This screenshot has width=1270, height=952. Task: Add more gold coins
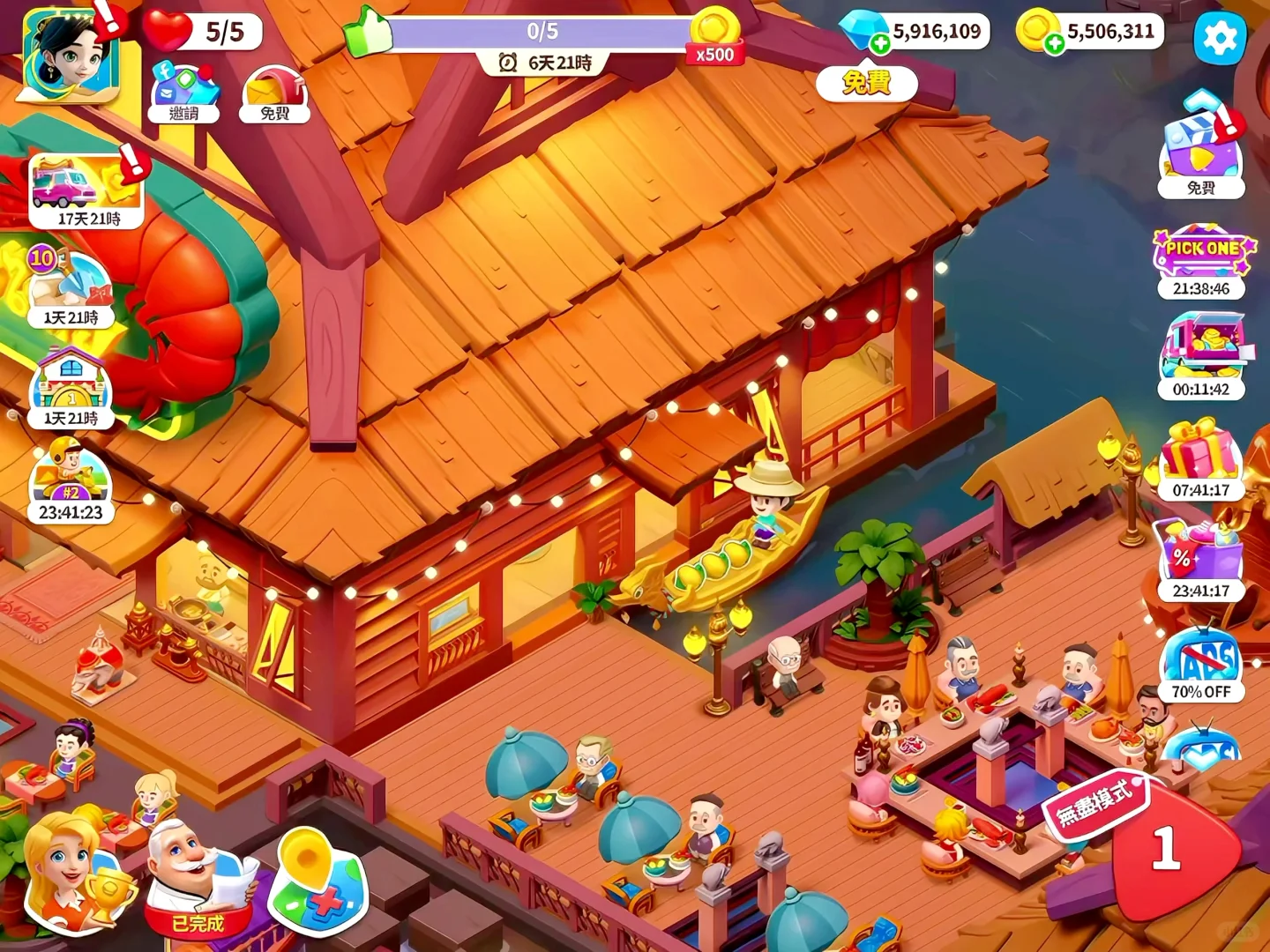click(x=1054, y=43)
